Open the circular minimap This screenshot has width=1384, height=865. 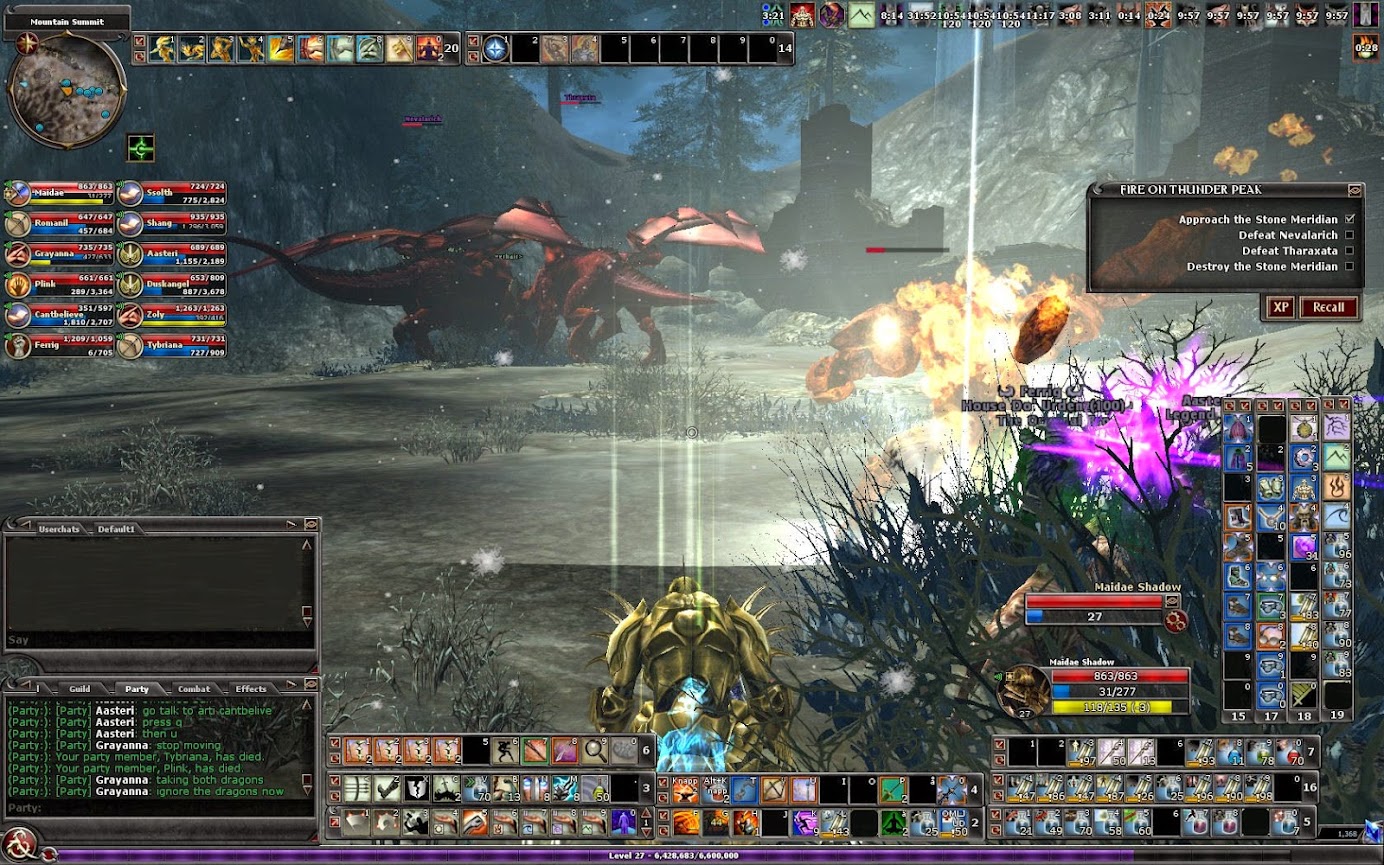click(67, 88)
